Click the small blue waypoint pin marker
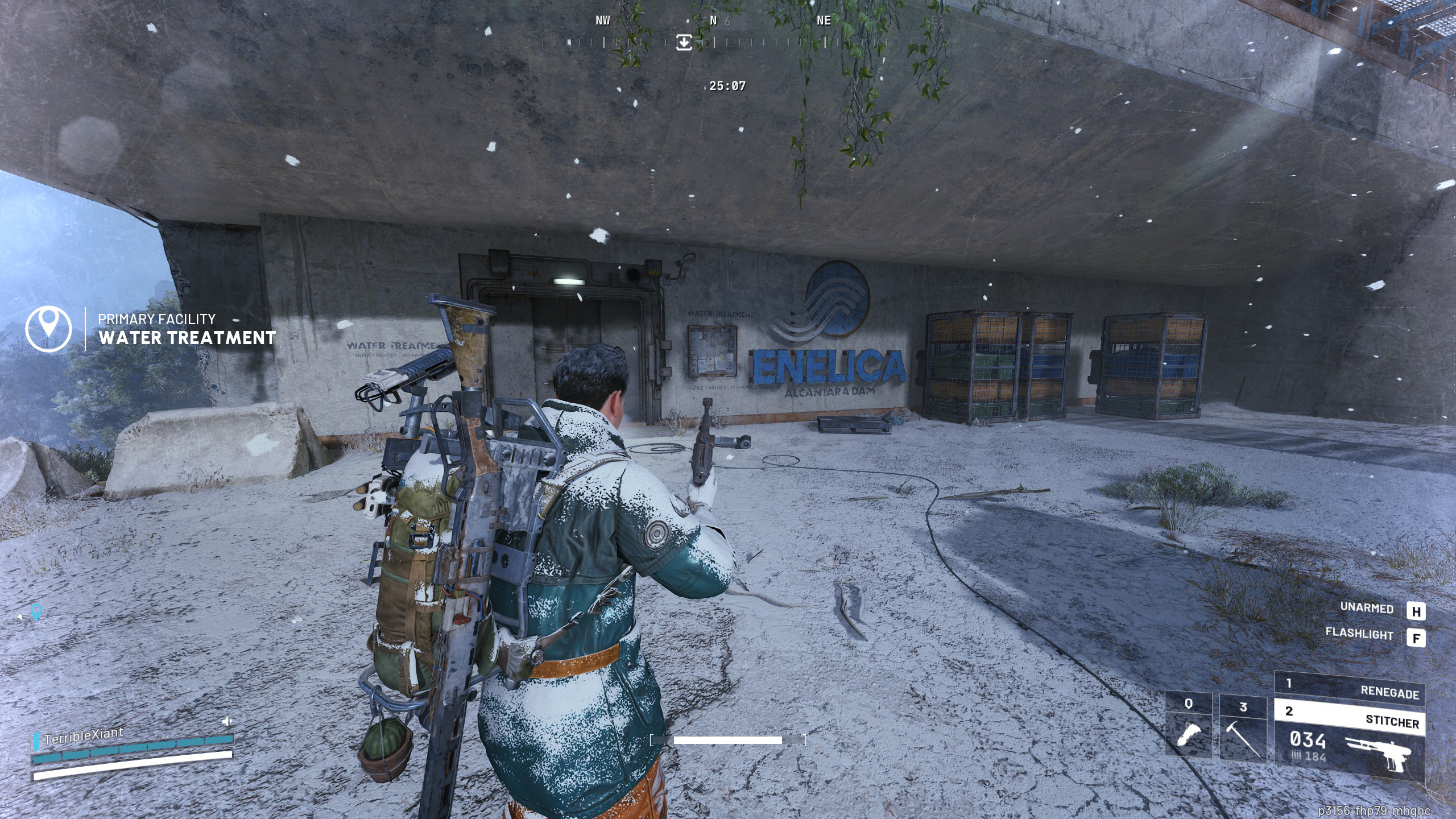The image size is (1456, 819). coord(36,611)
